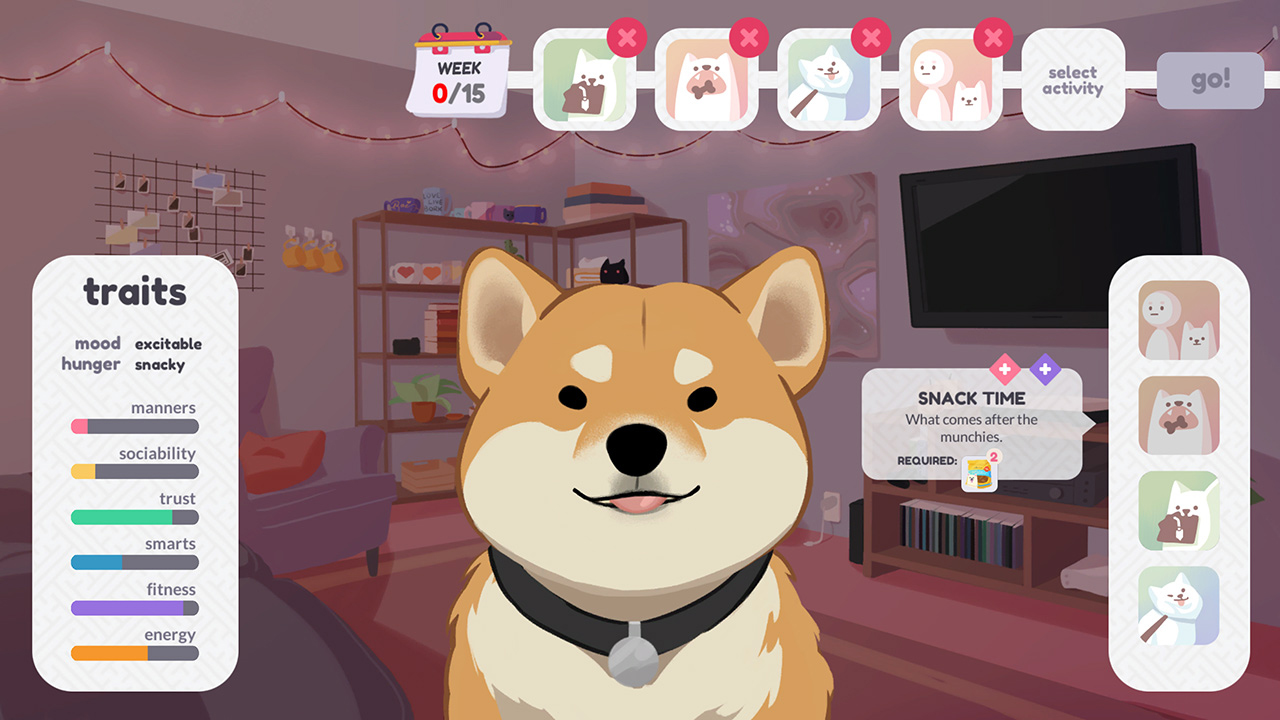Remove the snack activity from the queue

pos(750,37)
